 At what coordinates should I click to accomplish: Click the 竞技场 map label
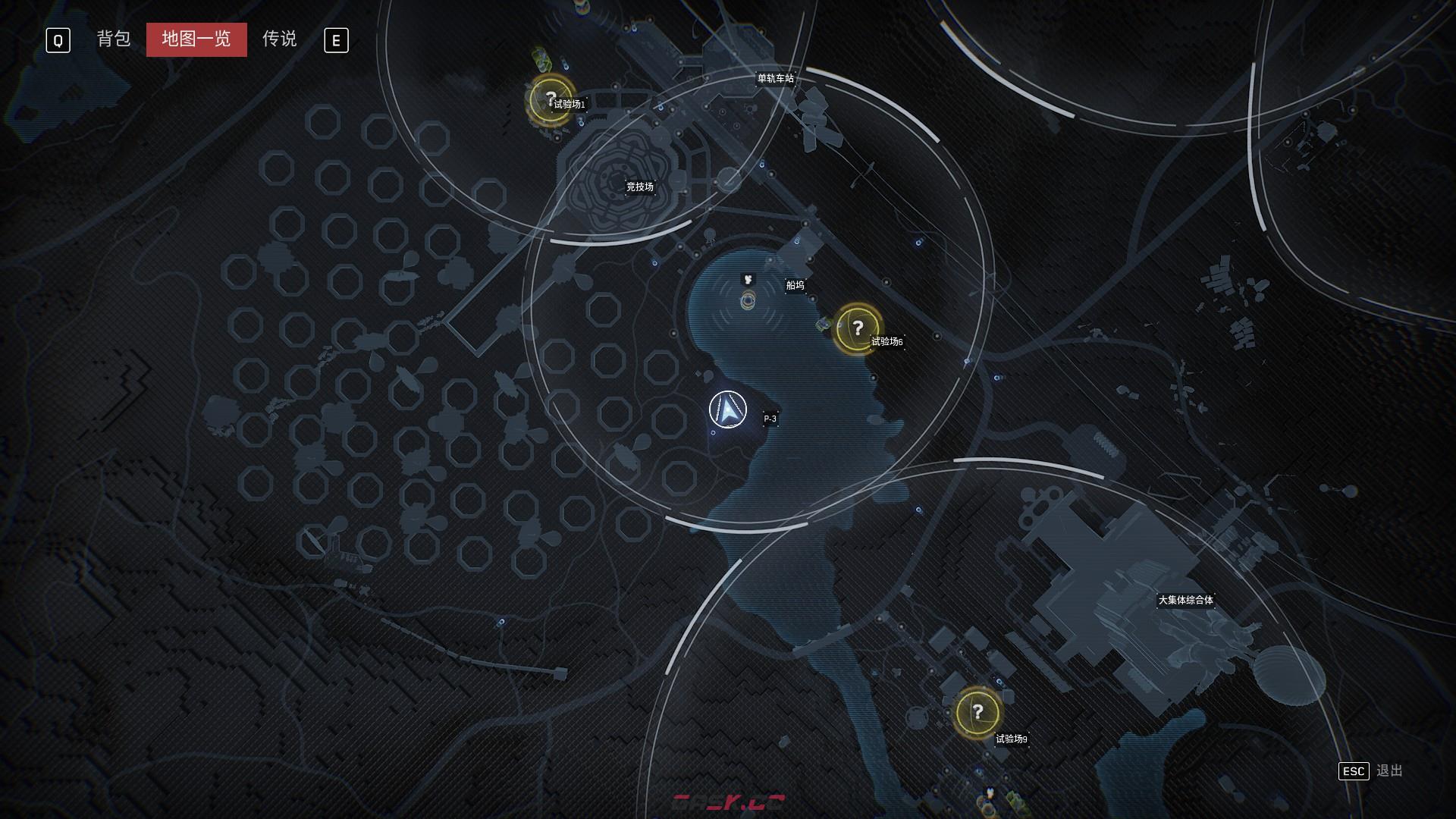tap(639, 187)
